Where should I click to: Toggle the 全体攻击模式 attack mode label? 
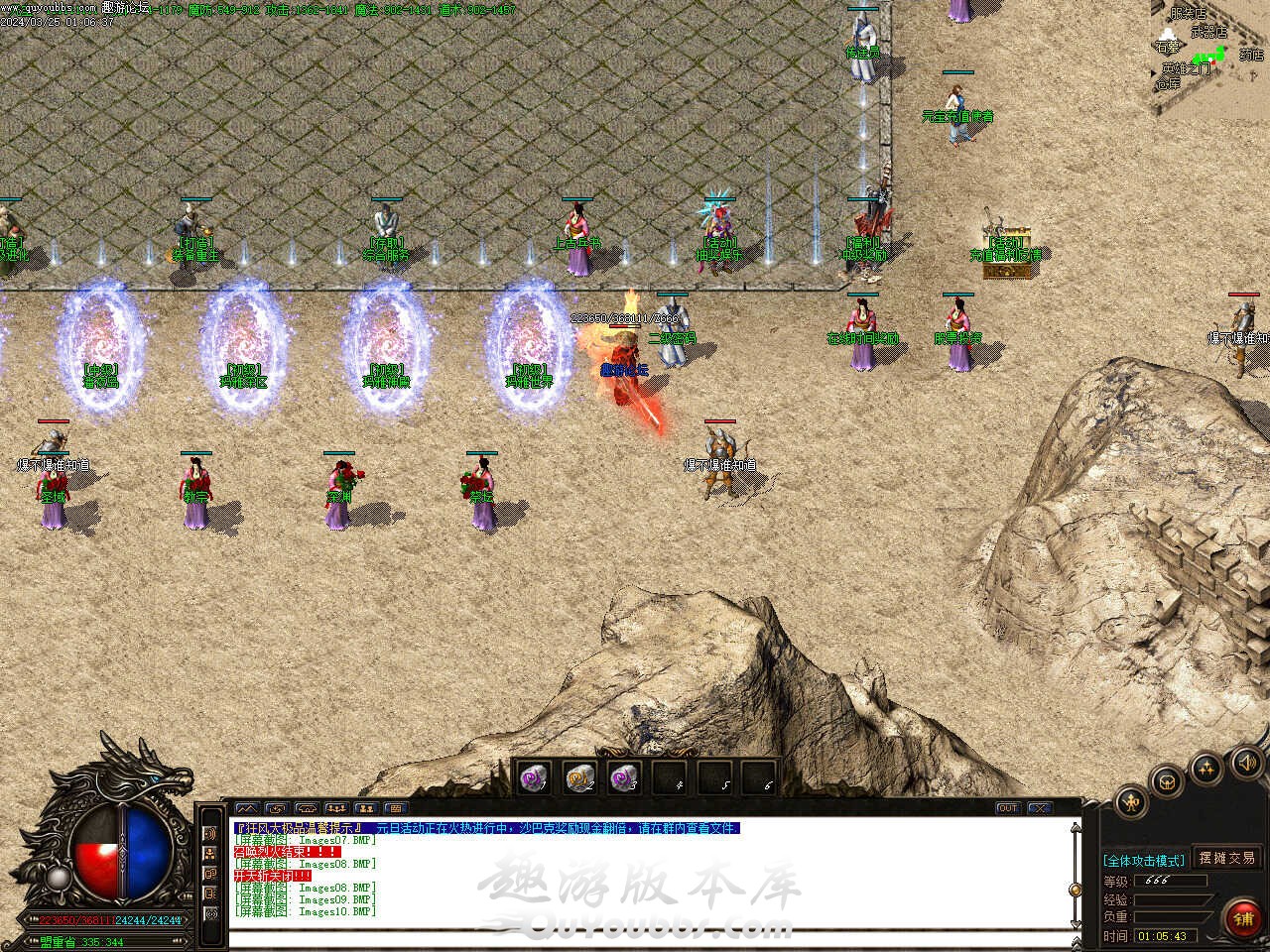click(1144, 860)
